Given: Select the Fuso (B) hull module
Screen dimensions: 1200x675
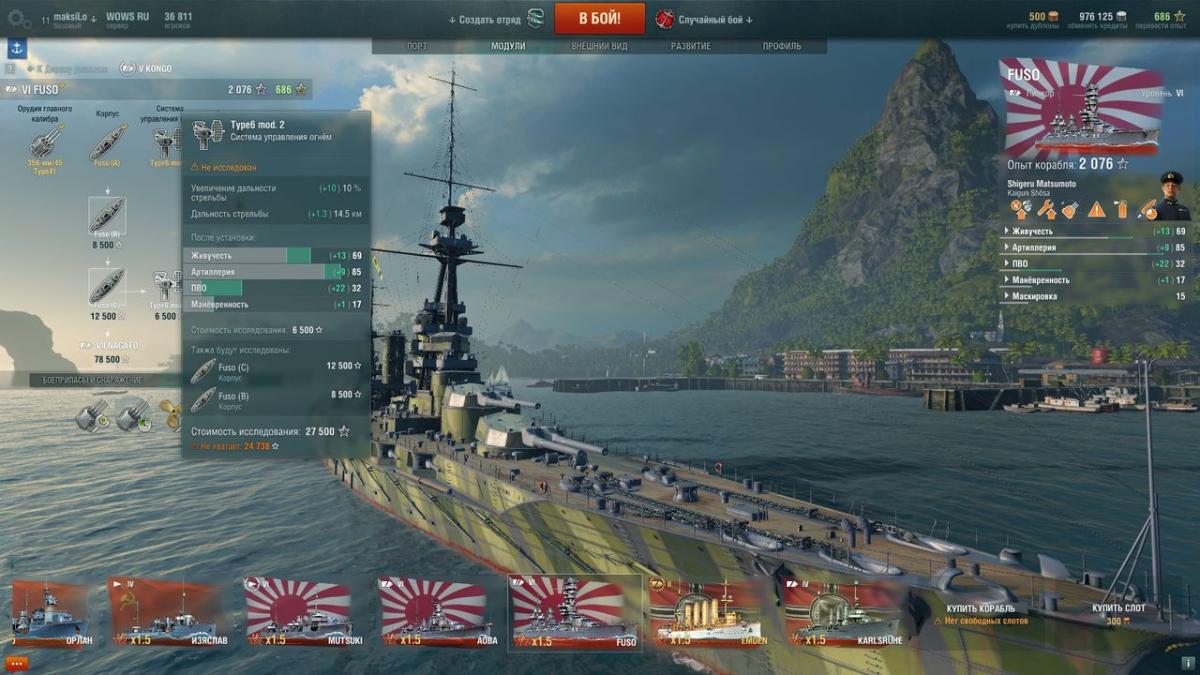Looking at the screenshot, I should (106, 215).
